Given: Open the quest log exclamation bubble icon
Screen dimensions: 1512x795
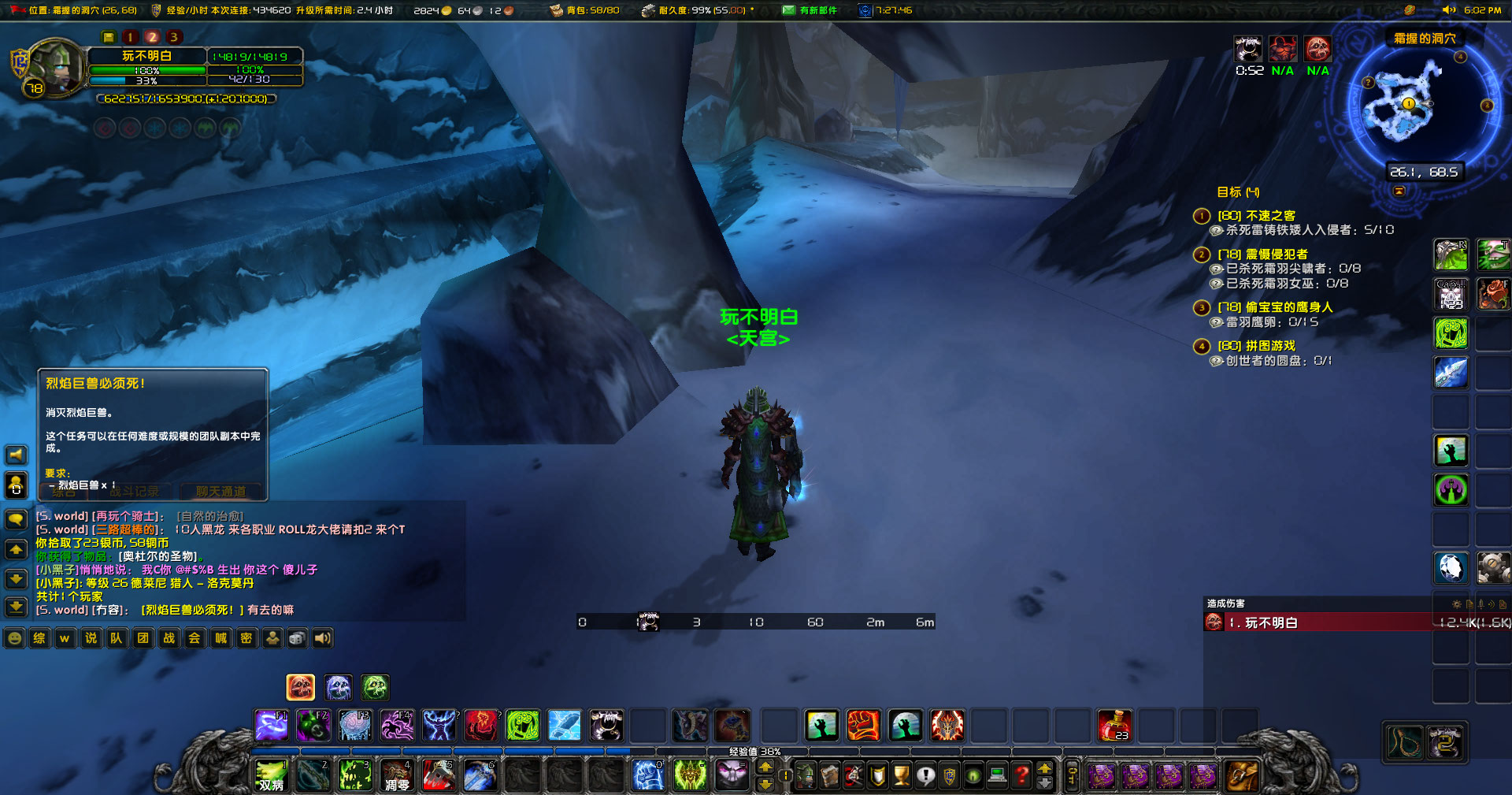Looking at the screenshot, I should [926, 776].
